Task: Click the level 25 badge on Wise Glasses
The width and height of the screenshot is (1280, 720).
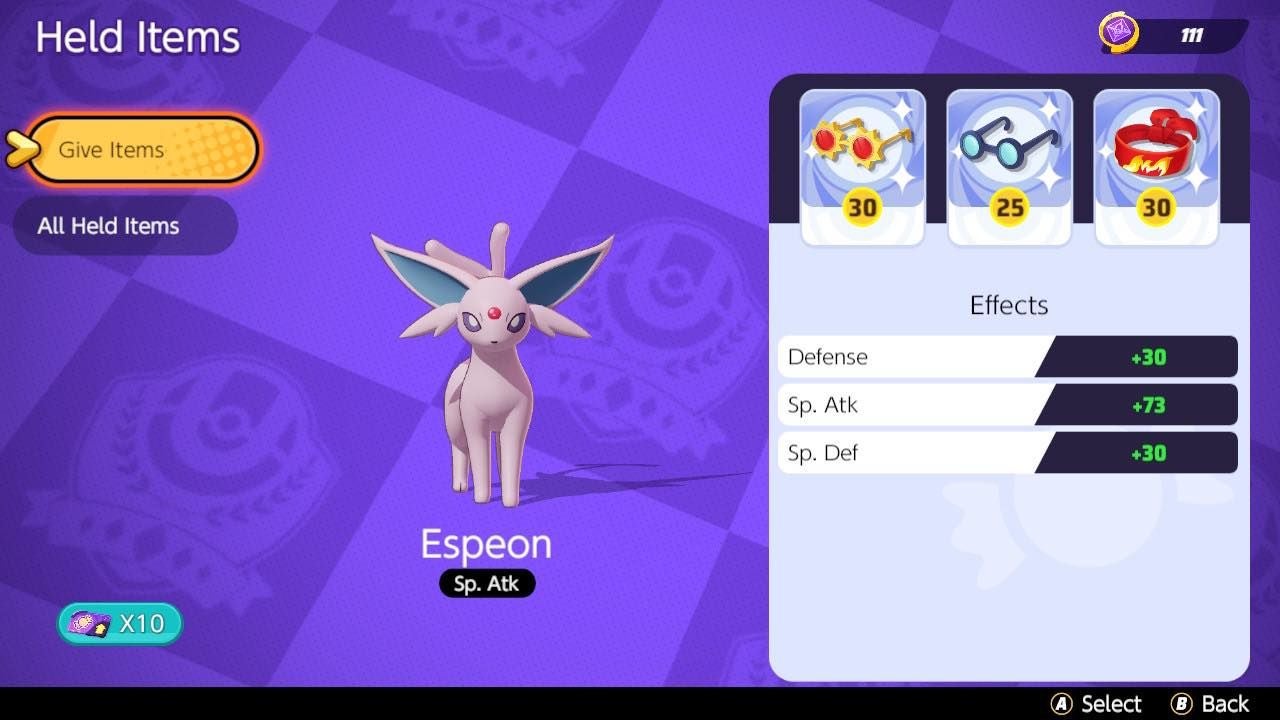Action: pyautogui.click(x=1009, y=209)
